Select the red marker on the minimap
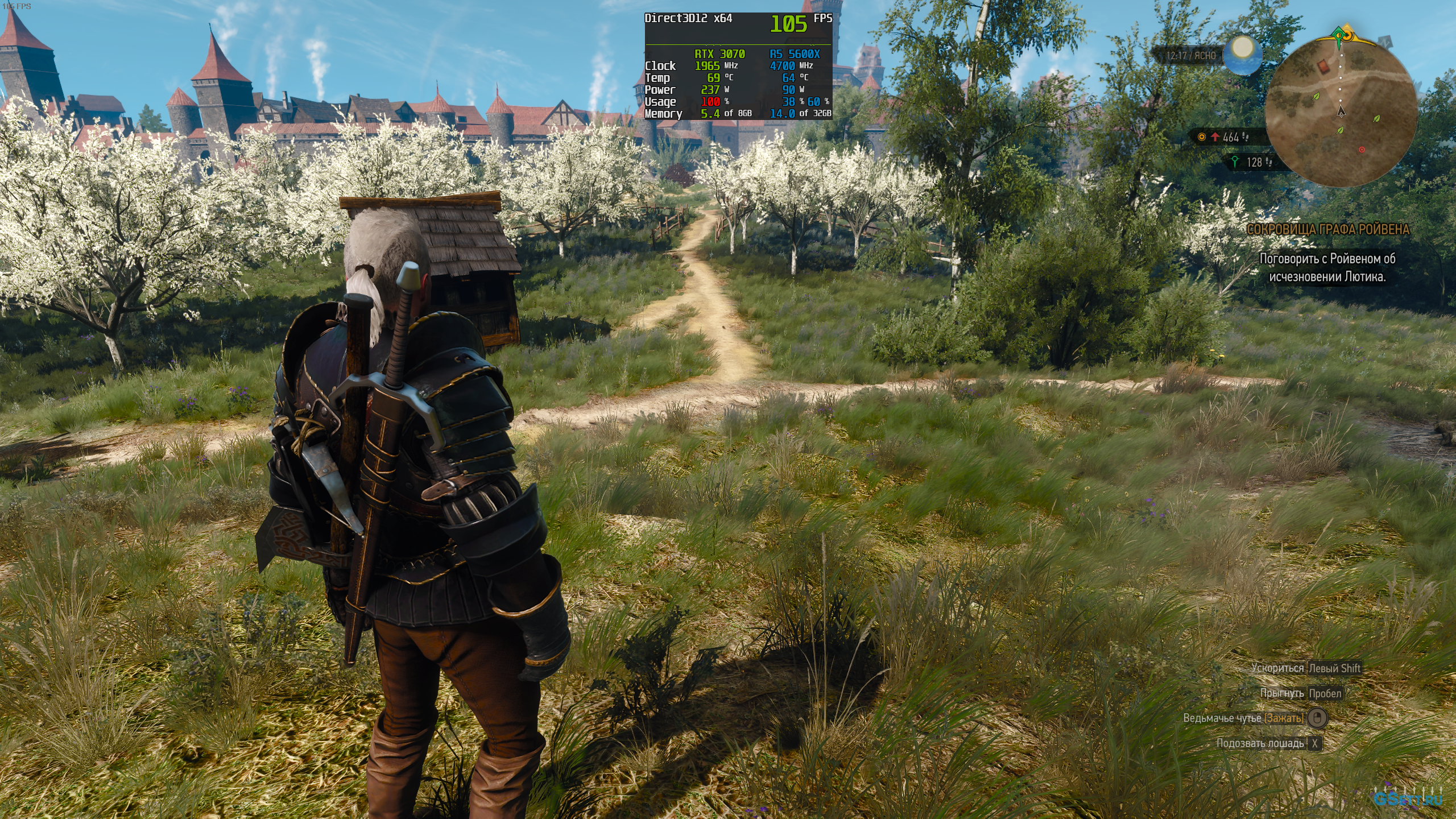The width and height of the screenshot is (1456, 819). (x=1362, y=150)
